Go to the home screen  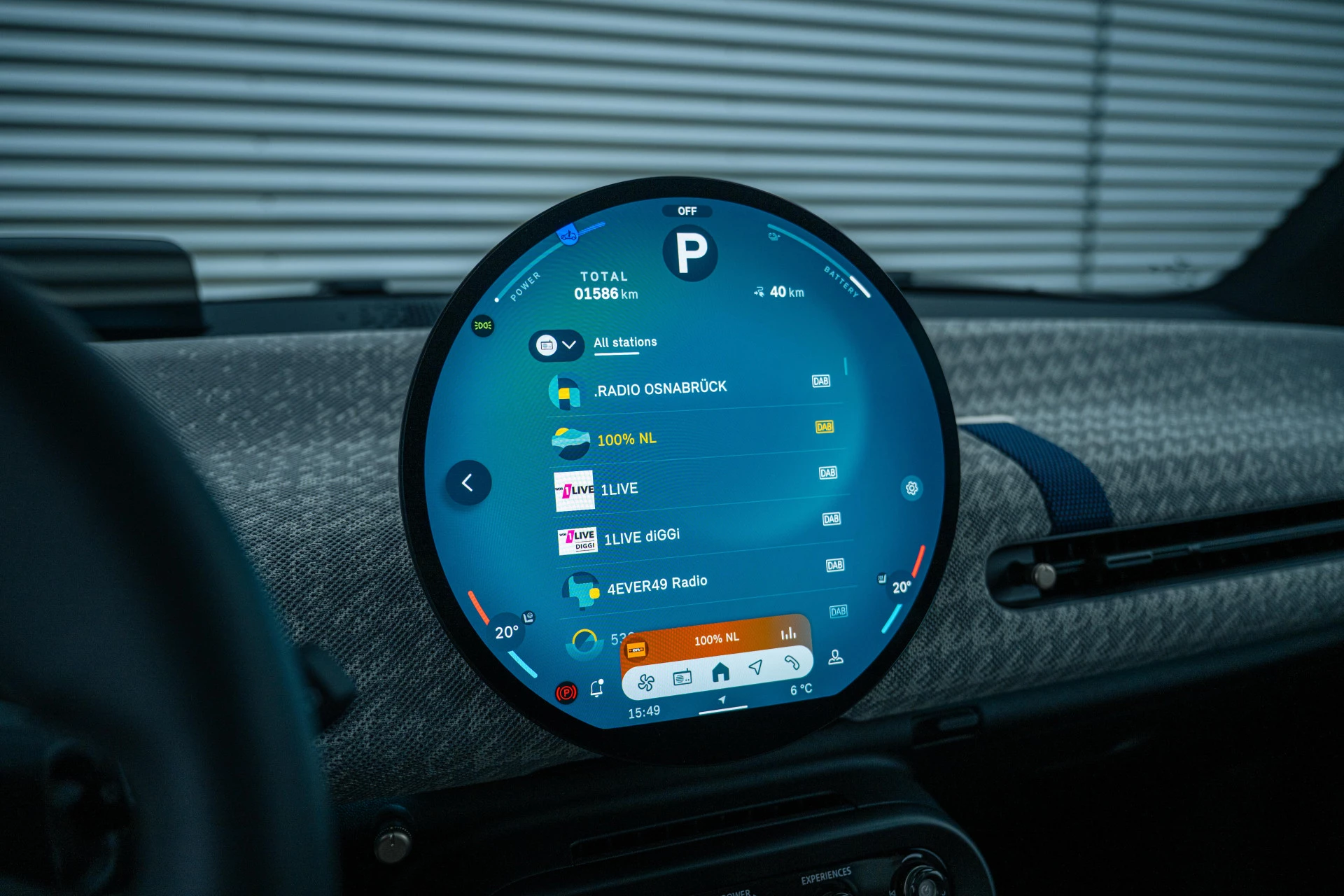(x=720, y=673)
